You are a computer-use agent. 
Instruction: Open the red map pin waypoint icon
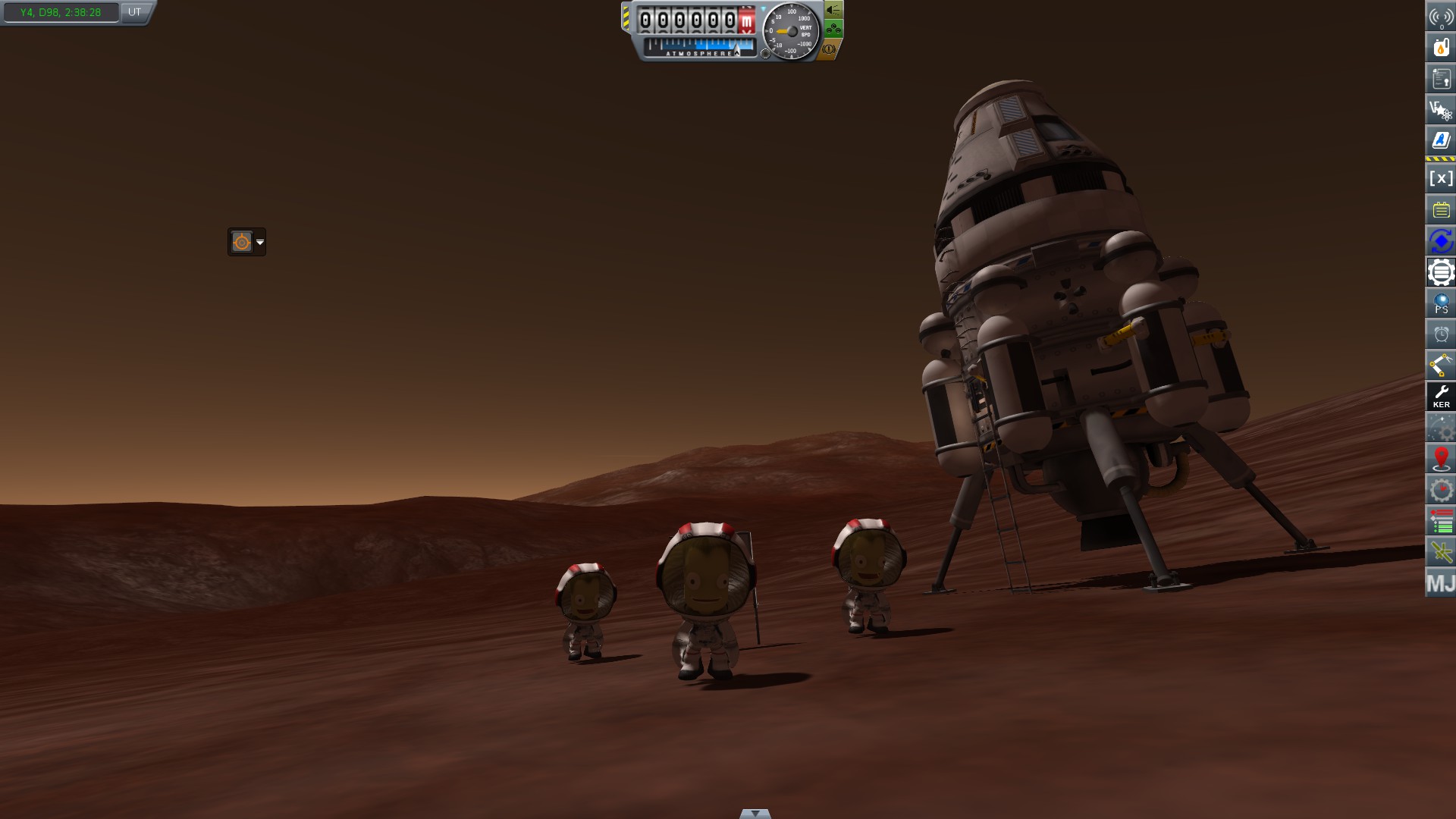[1441, 459]
